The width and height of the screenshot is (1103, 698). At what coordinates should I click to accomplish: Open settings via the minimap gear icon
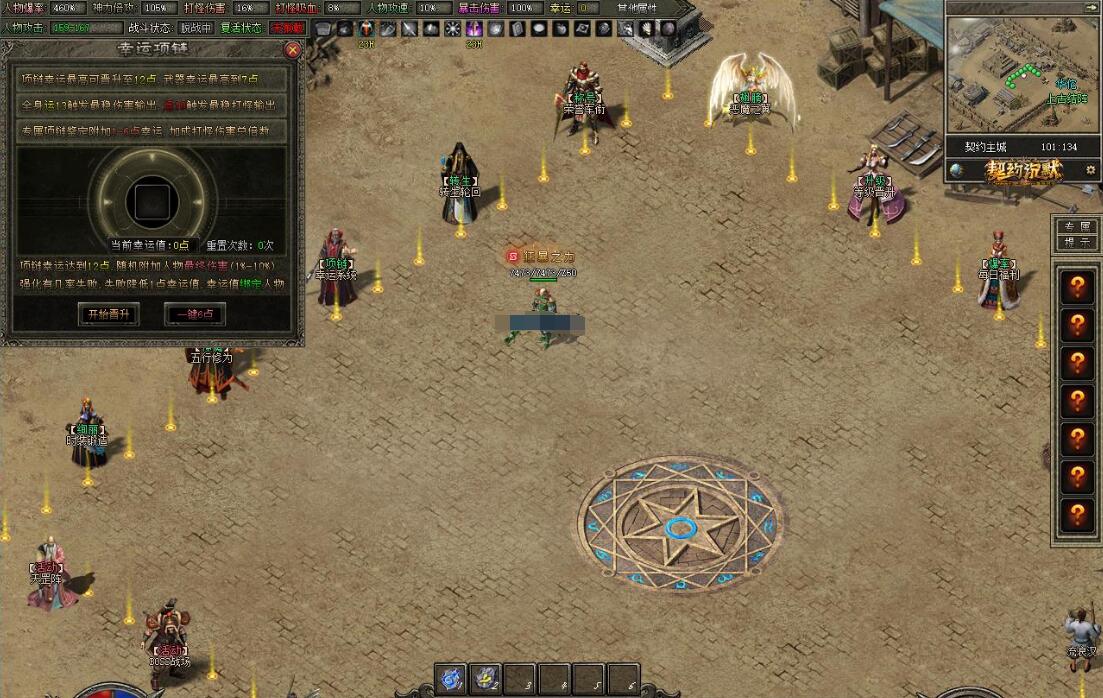(x=1090, y=170)
